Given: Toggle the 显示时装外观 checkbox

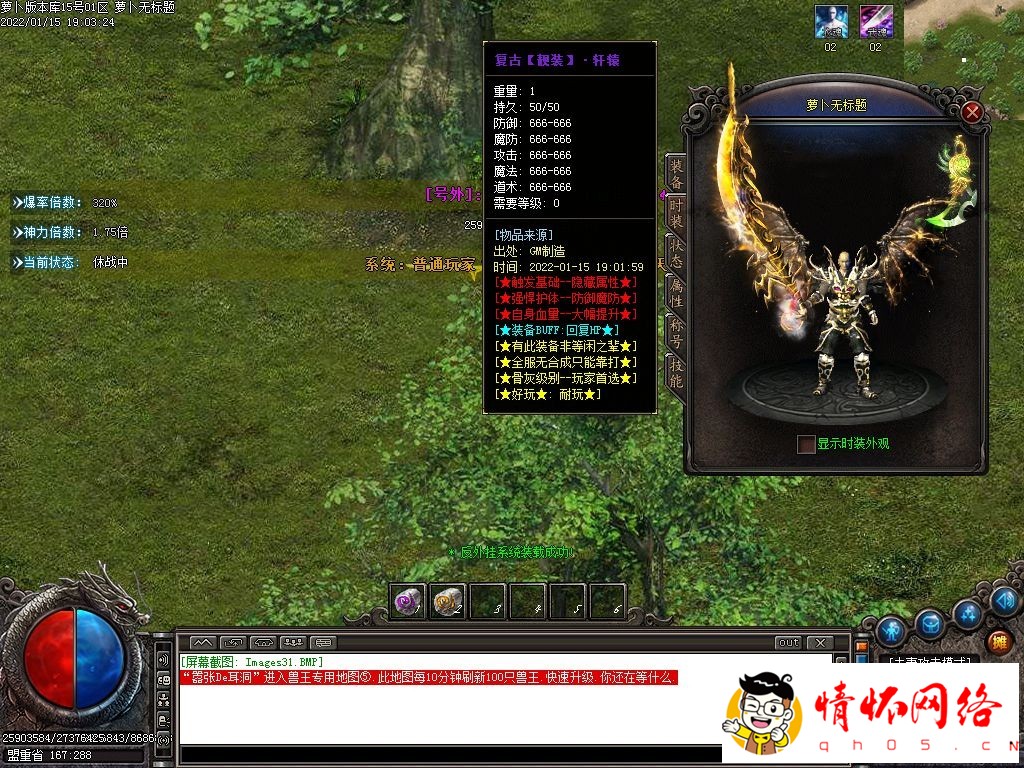Looking at the screenshot, I should pos(806,444).
